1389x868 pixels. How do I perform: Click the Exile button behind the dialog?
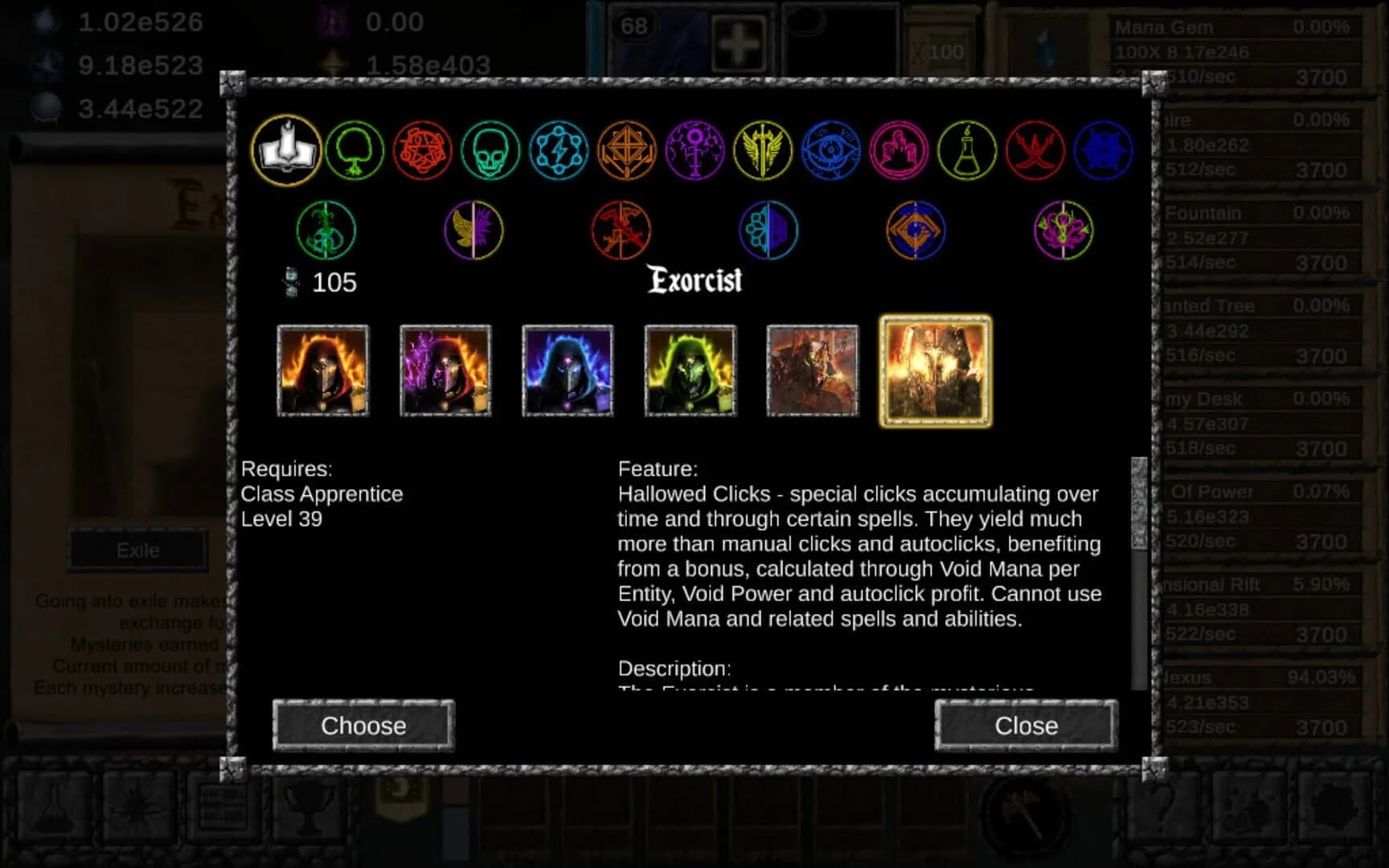click(137, 550)
